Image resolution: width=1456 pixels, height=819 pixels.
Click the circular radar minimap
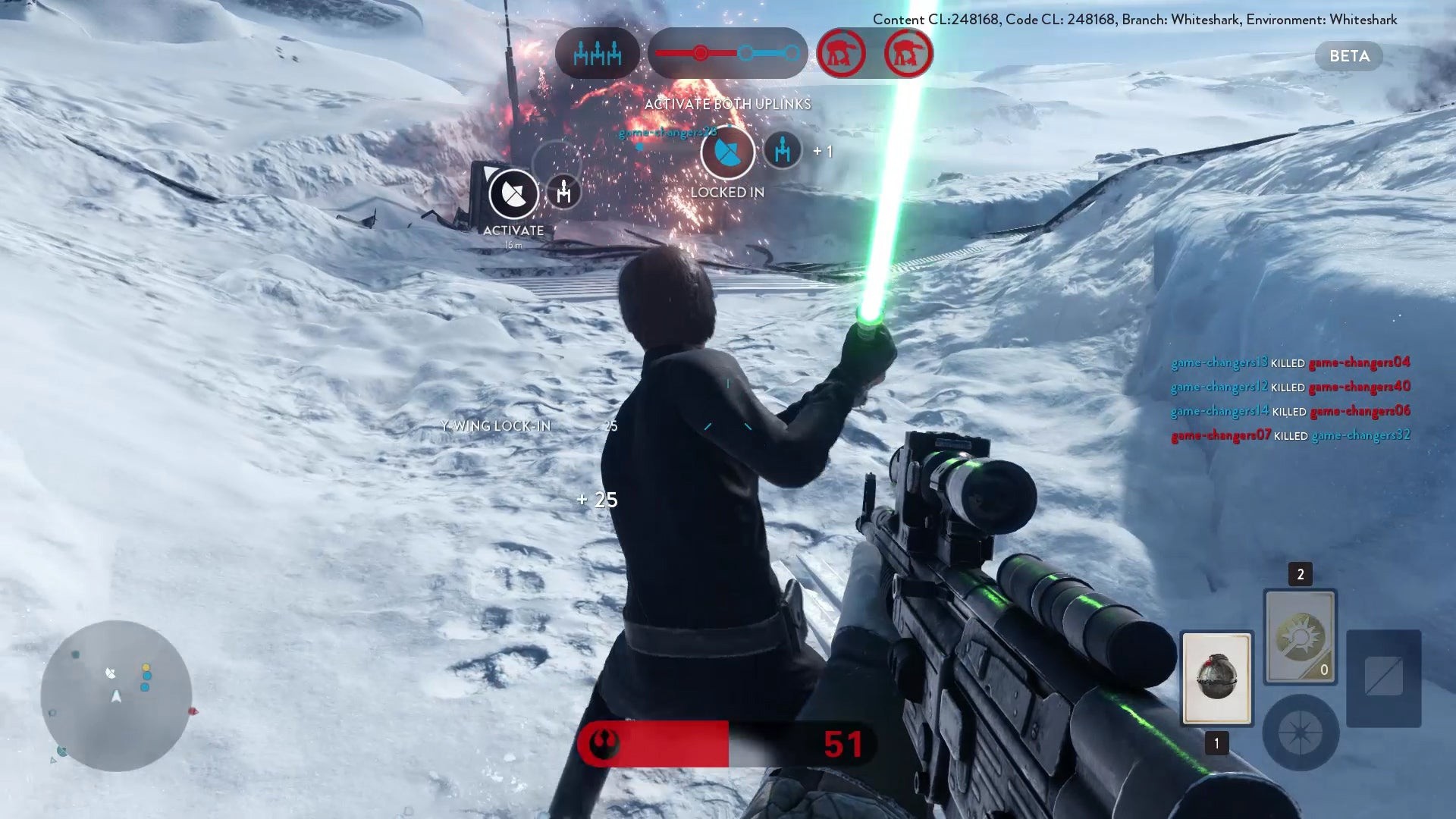point(116,695)
